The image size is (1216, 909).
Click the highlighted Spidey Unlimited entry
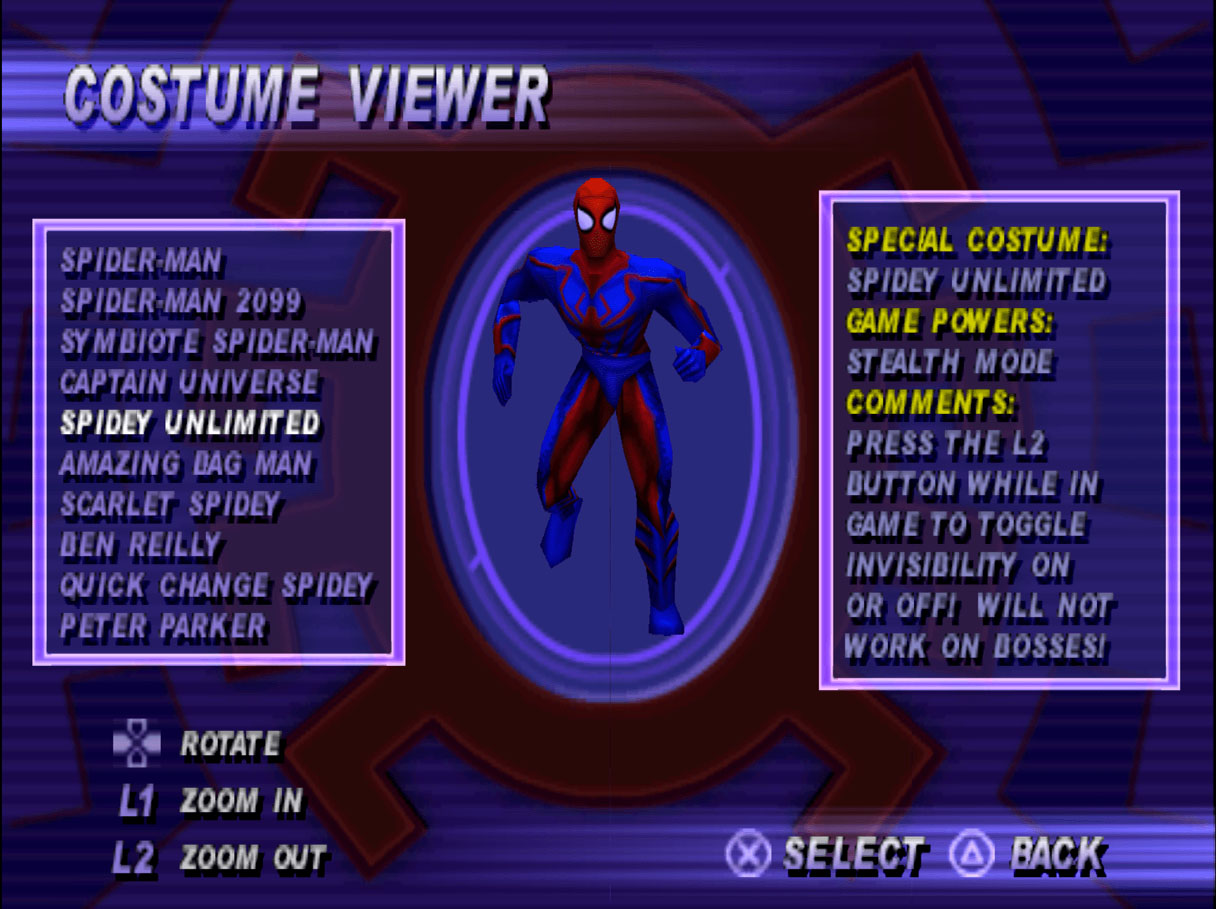[190, 423]
